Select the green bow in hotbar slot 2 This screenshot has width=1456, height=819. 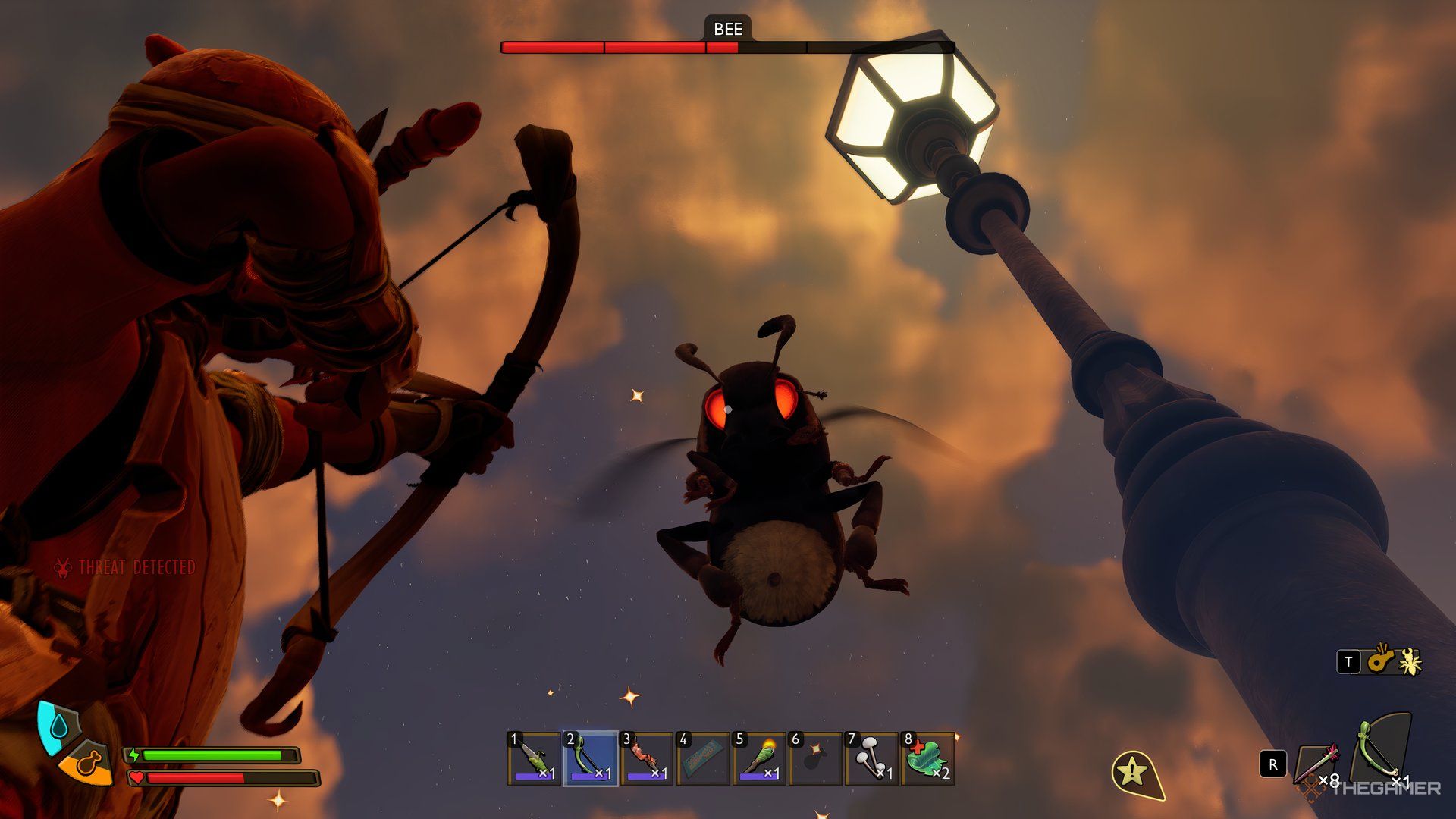coord(590,758)
